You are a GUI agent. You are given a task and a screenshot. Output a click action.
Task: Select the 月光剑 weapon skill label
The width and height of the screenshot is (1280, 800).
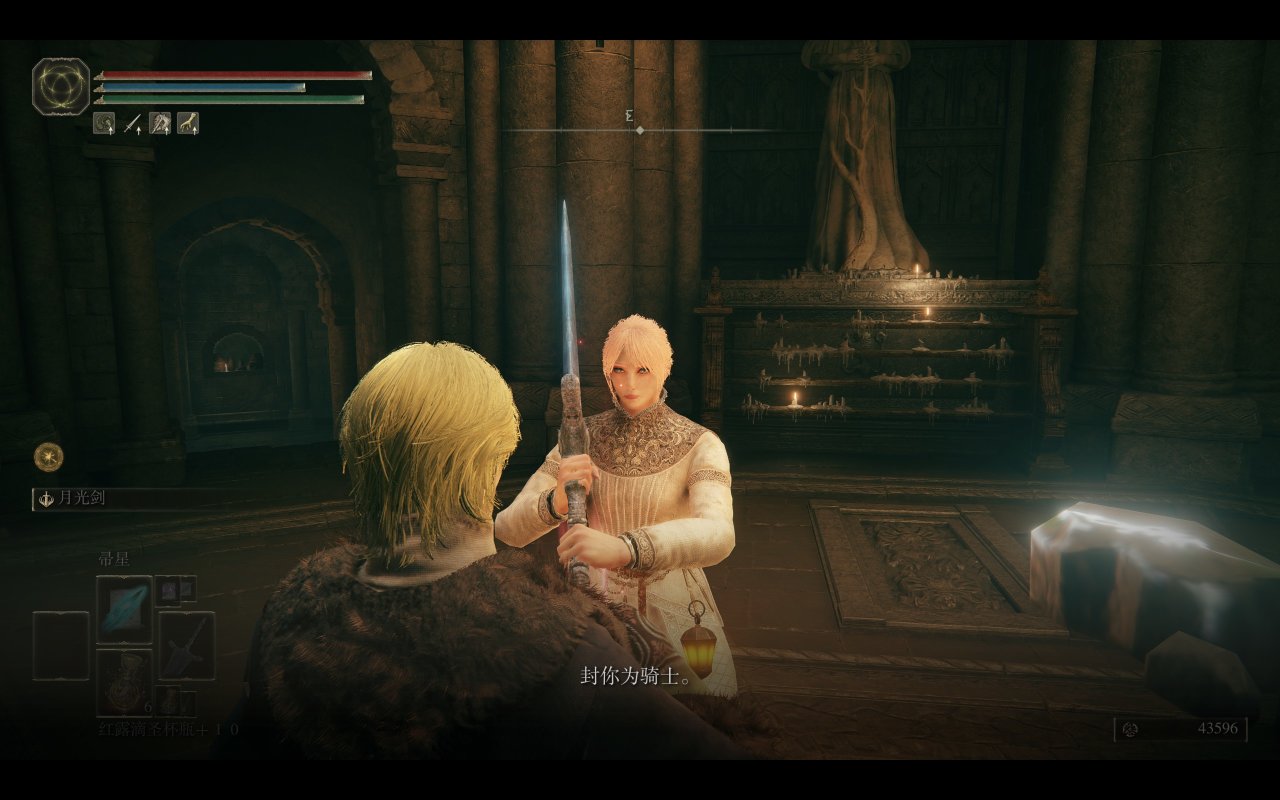tap(85, 498)
